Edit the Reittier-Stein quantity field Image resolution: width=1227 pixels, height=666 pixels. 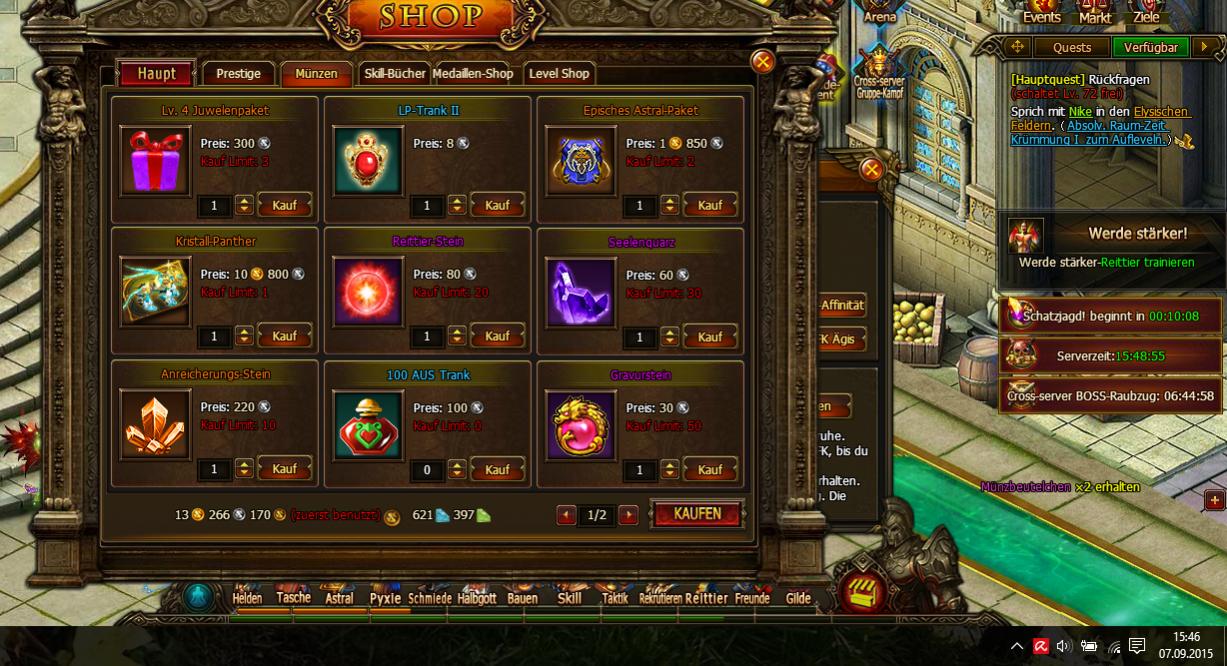click(427, 337)
